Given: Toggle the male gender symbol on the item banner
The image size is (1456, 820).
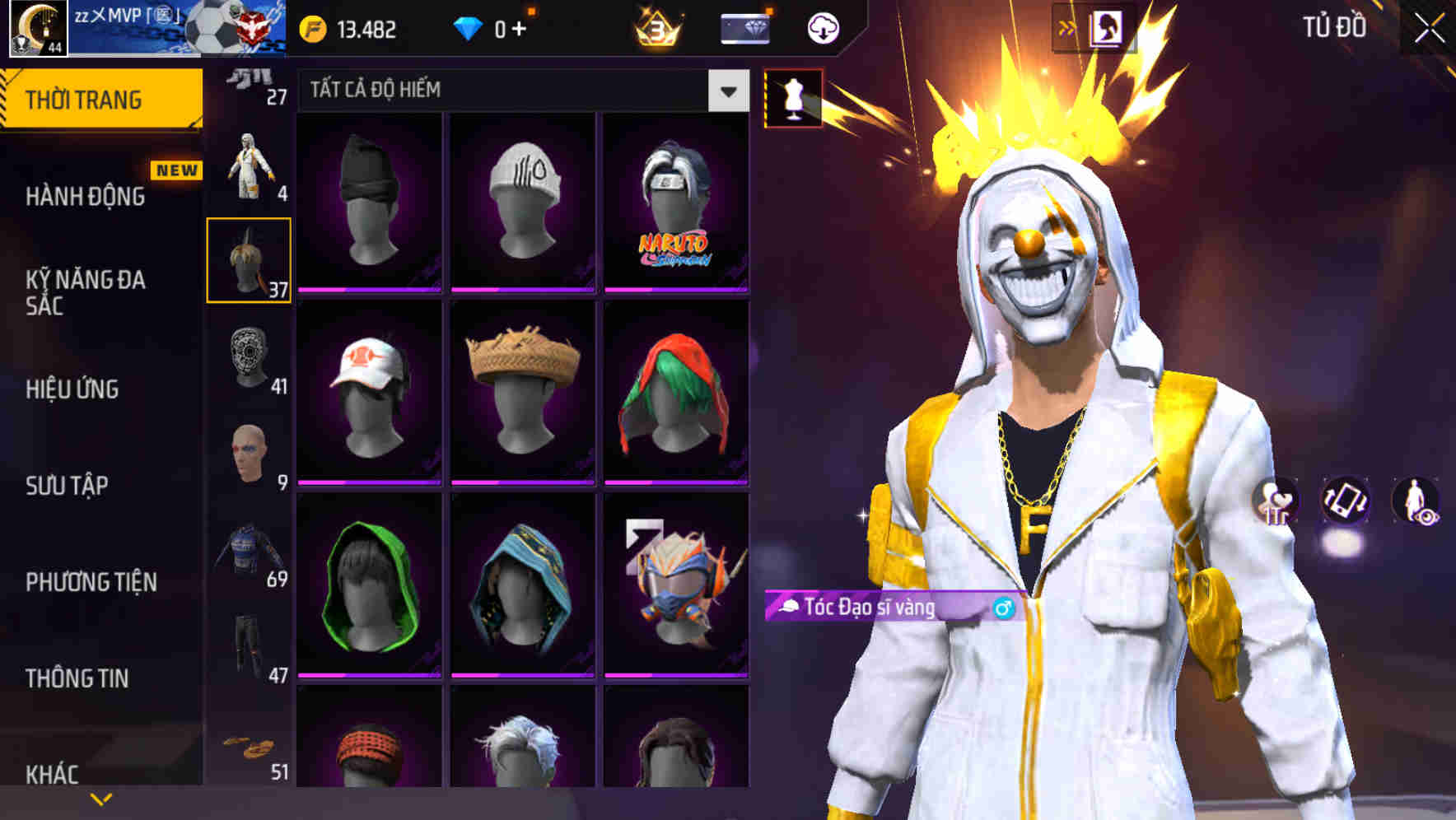Looking at the screenshot, I should tap(1005, 608).
